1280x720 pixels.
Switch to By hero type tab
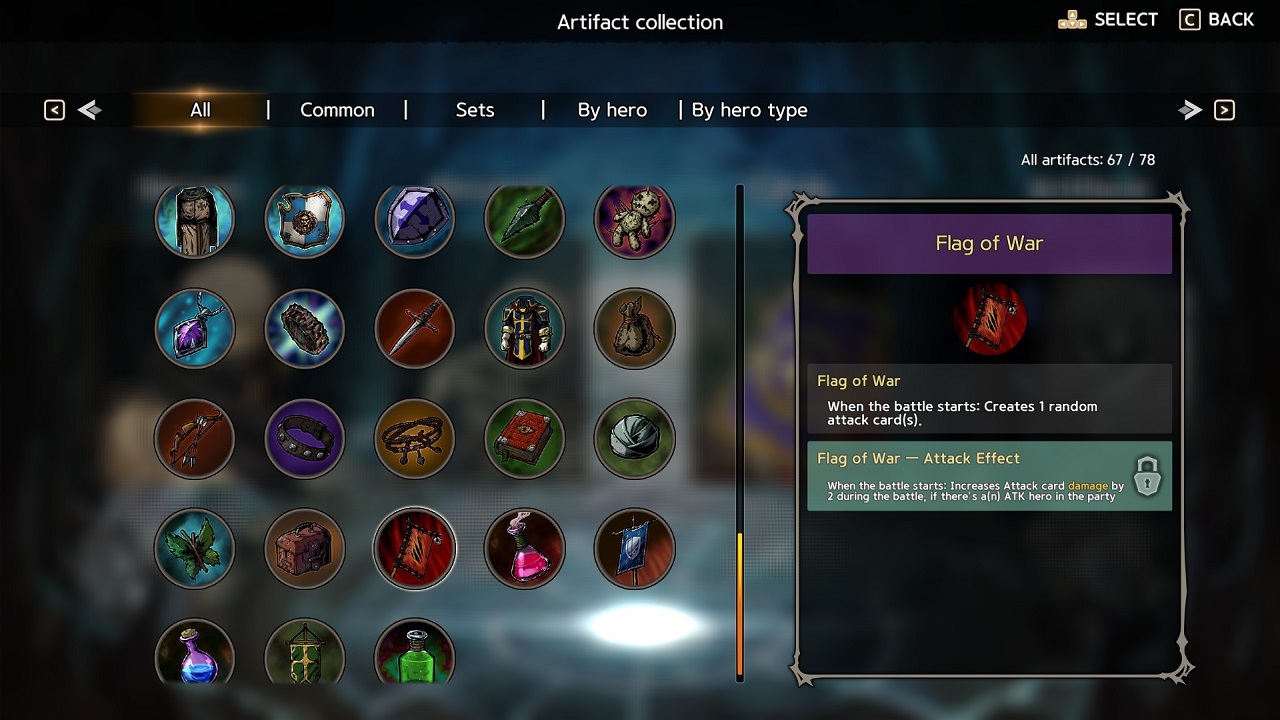point(749,110)
